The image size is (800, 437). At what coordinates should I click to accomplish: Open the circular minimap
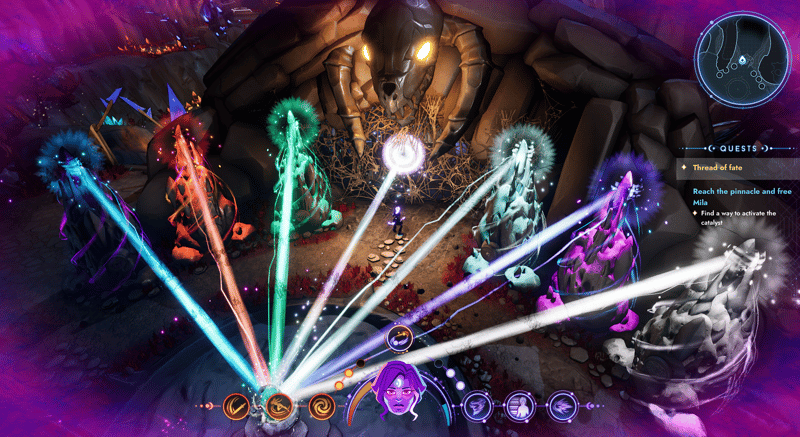point(741,62)
